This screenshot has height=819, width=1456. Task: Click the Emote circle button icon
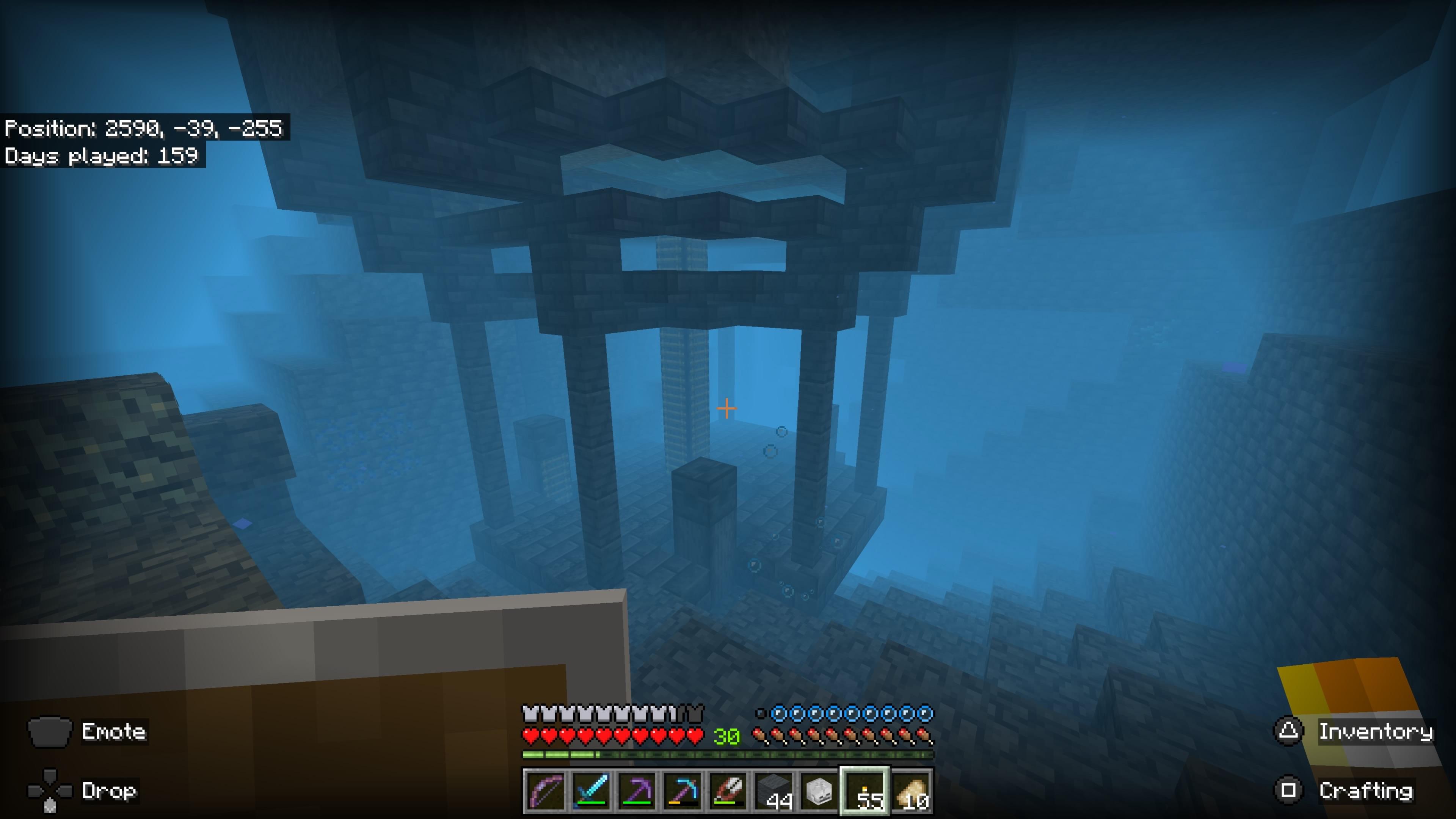(50, 732)
